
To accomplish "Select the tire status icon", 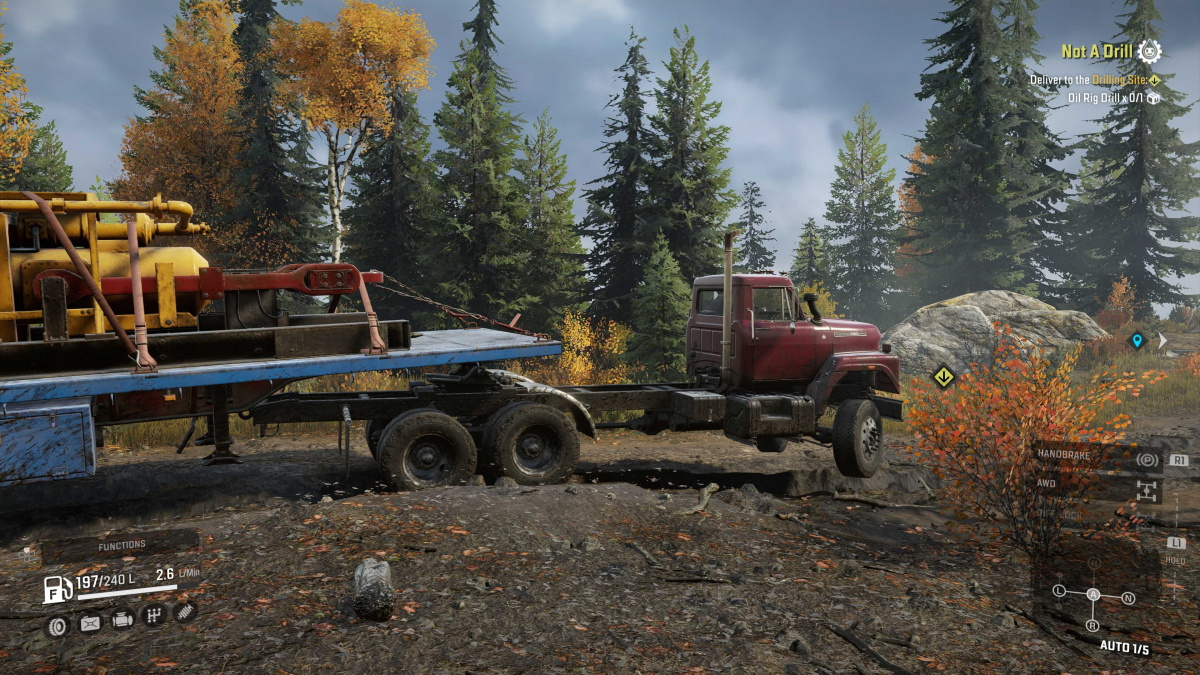I will coord(57,625).
